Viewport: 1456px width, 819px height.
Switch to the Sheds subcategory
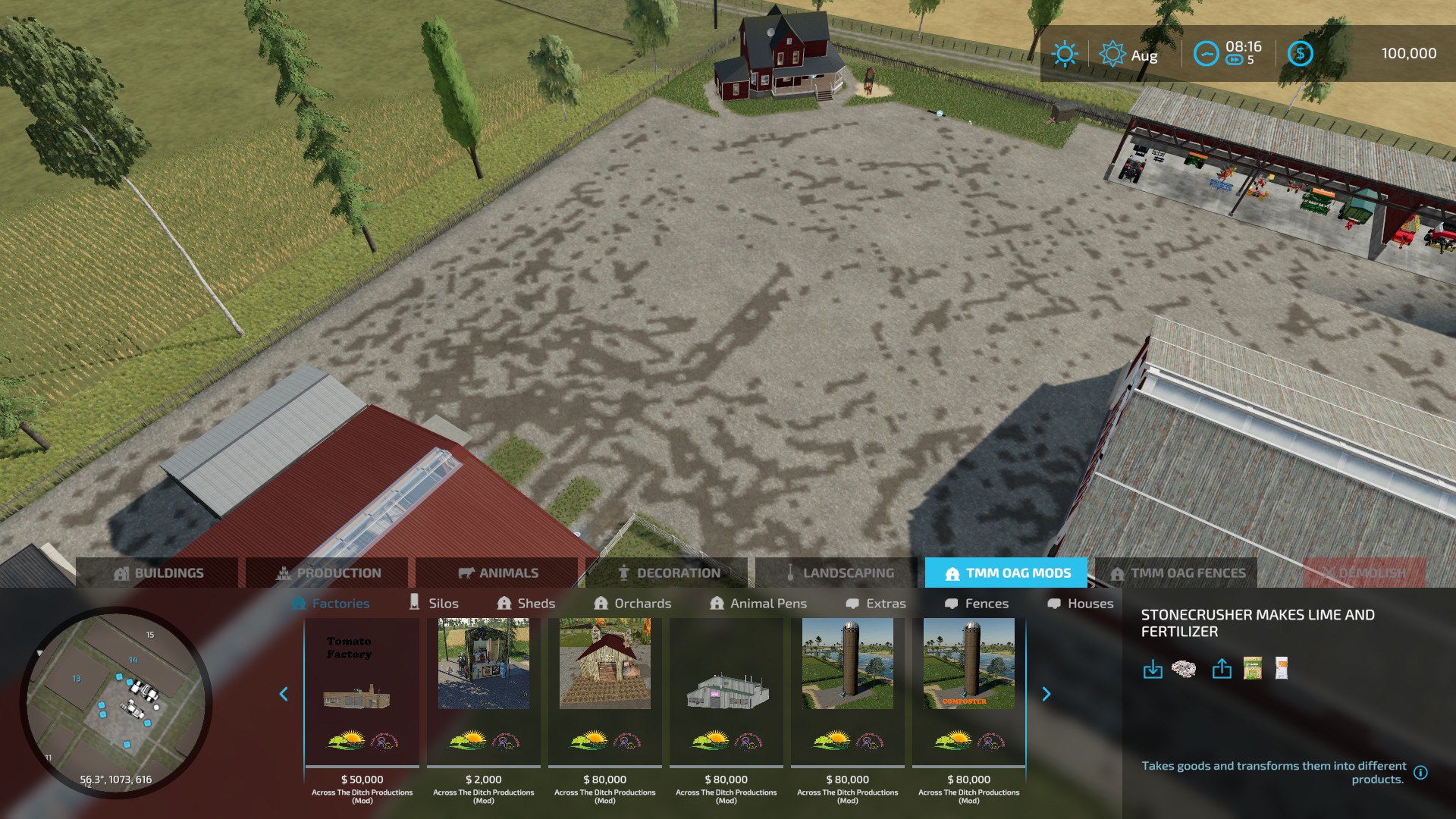click(526, 604)
